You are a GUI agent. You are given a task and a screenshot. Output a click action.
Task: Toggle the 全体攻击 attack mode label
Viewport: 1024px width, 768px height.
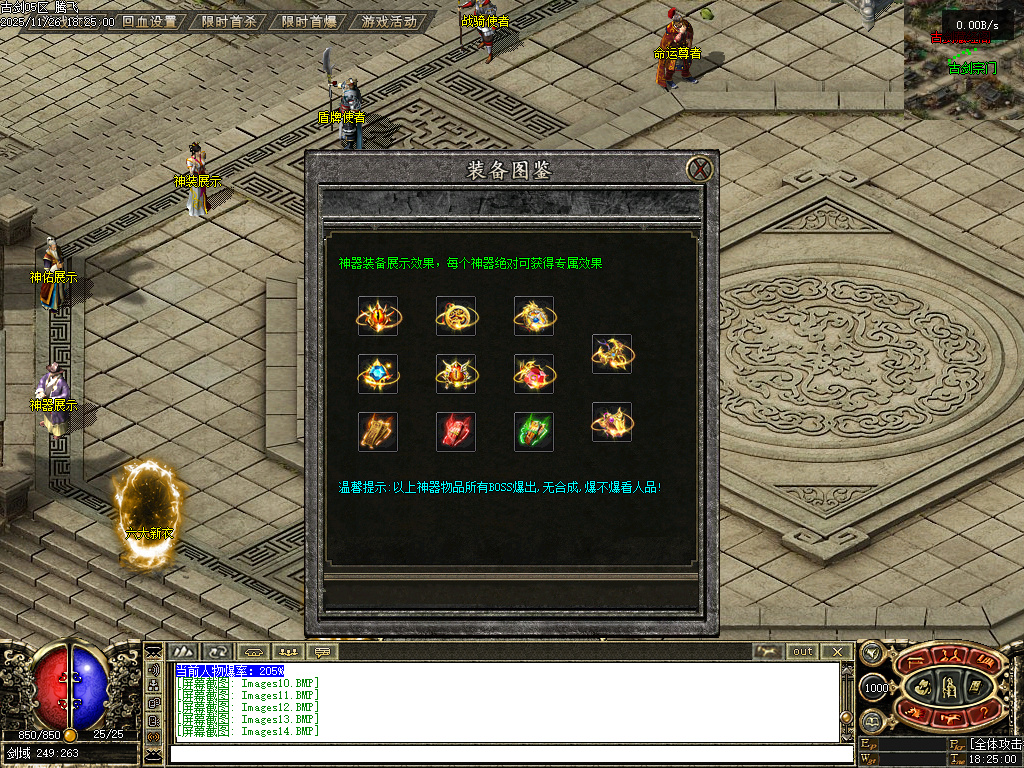(996, 745)
